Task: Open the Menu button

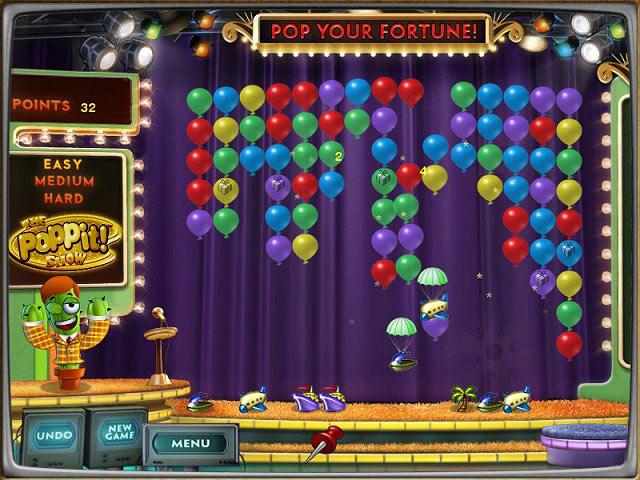Action: [189, 442]
